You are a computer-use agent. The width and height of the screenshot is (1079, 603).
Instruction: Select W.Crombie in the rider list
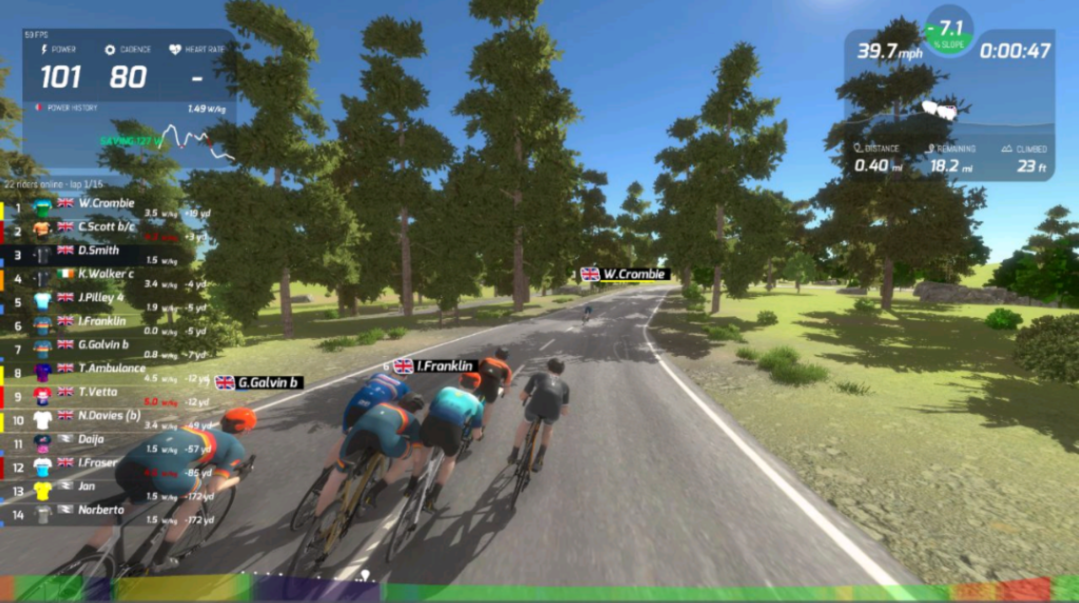(x=107, y=204)
